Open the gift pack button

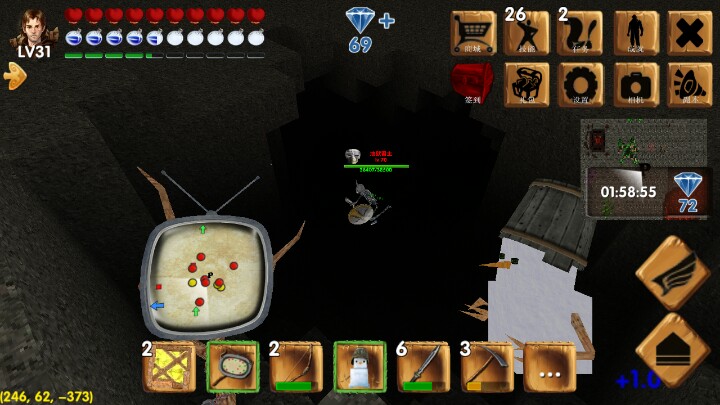(x=527, y=84)
